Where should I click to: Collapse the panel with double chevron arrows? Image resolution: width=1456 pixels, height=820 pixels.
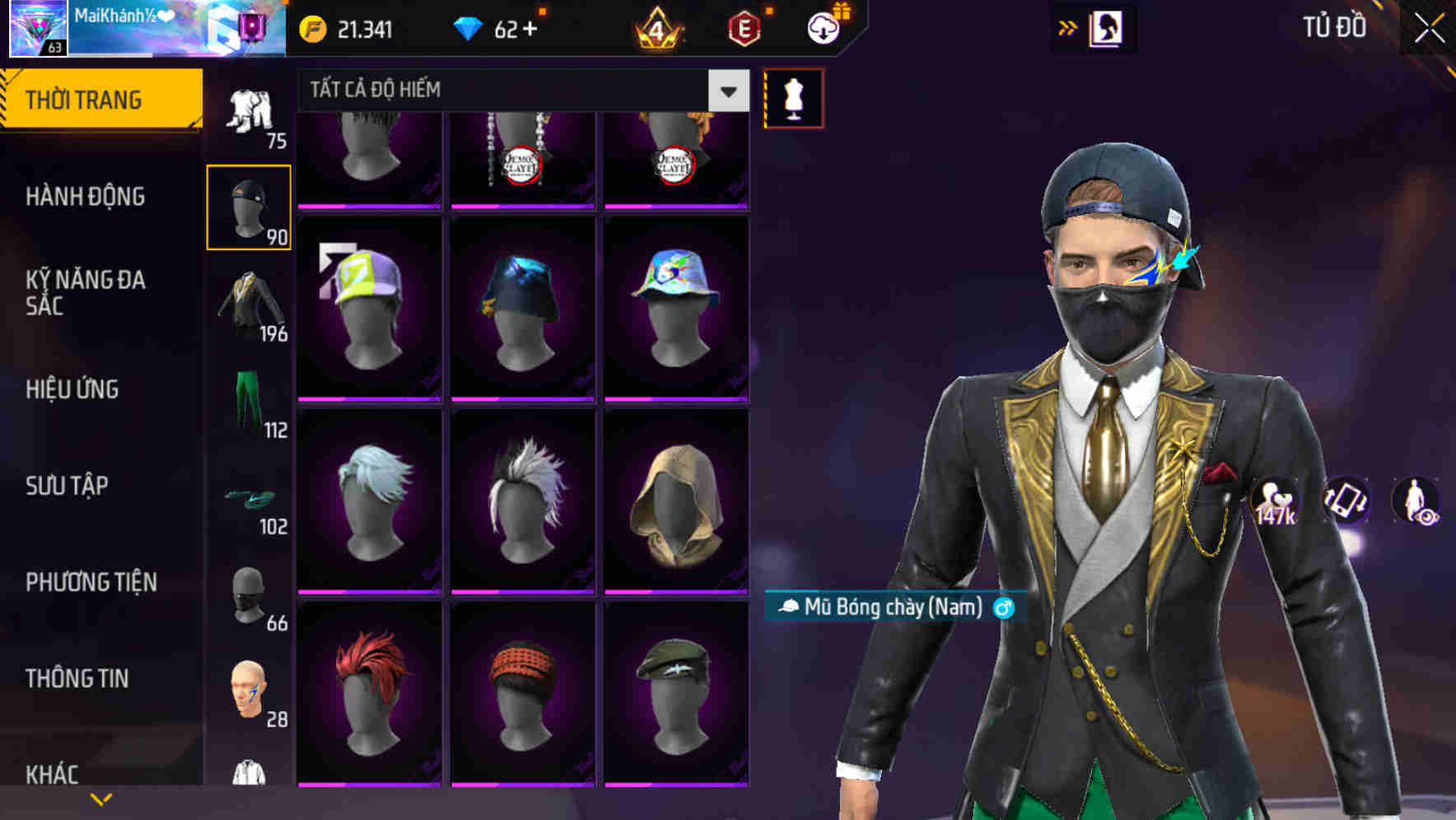tap(1068, 26)
